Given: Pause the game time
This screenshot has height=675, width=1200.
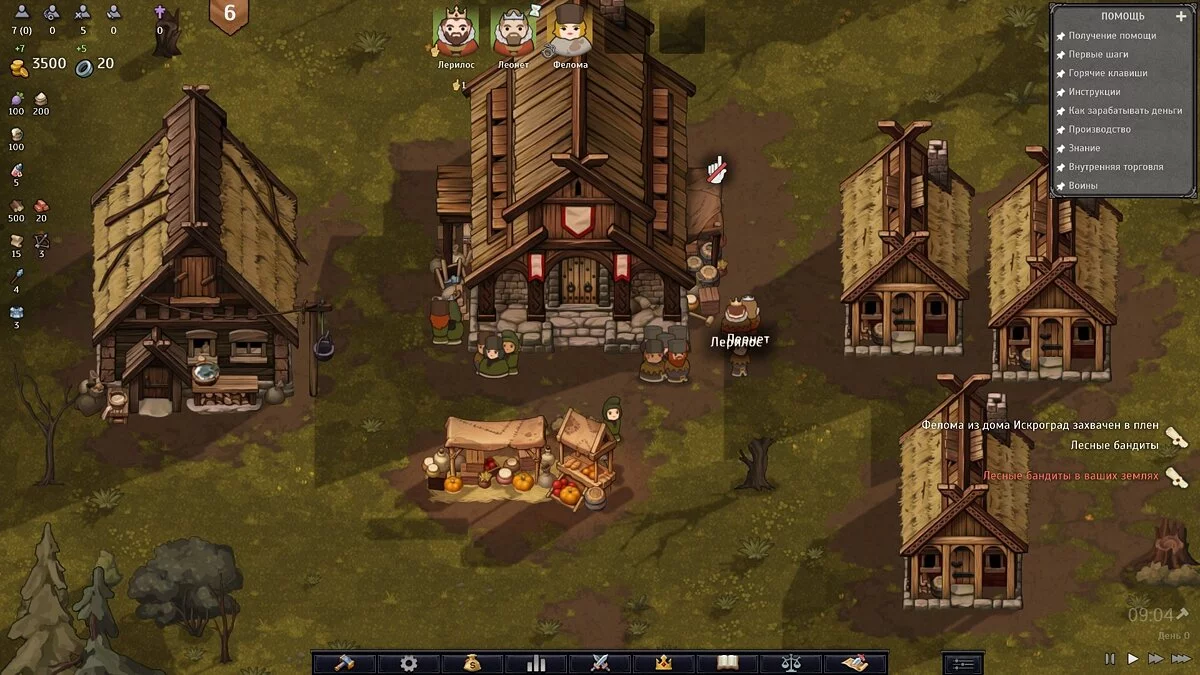Looking at the screenshot, I should click(1110, 659).
